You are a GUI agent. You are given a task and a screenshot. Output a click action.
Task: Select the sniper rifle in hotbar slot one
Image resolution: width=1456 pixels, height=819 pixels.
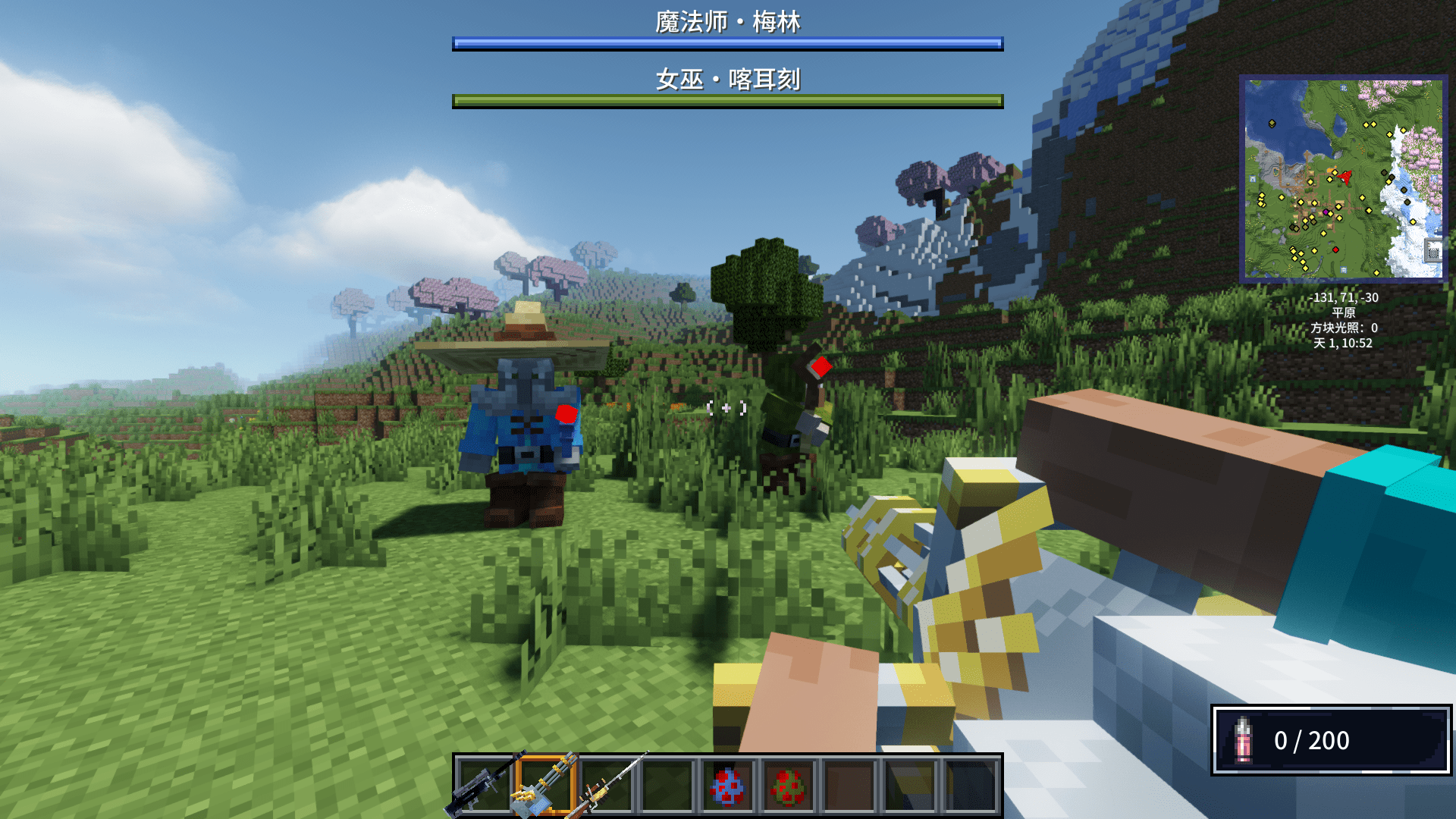tap(480, 787)
